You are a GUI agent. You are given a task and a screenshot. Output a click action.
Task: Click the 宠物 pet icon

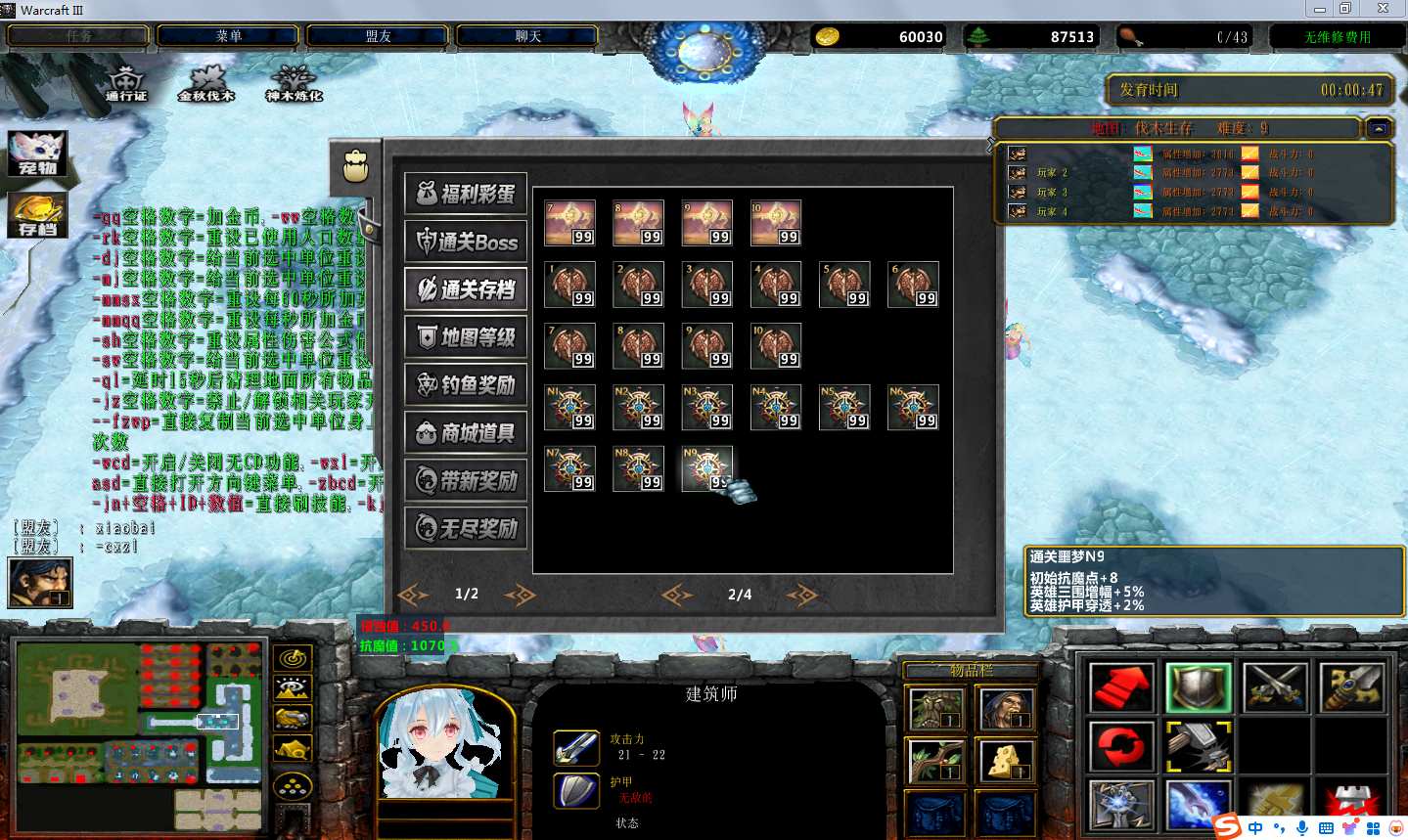pos(38,154)
